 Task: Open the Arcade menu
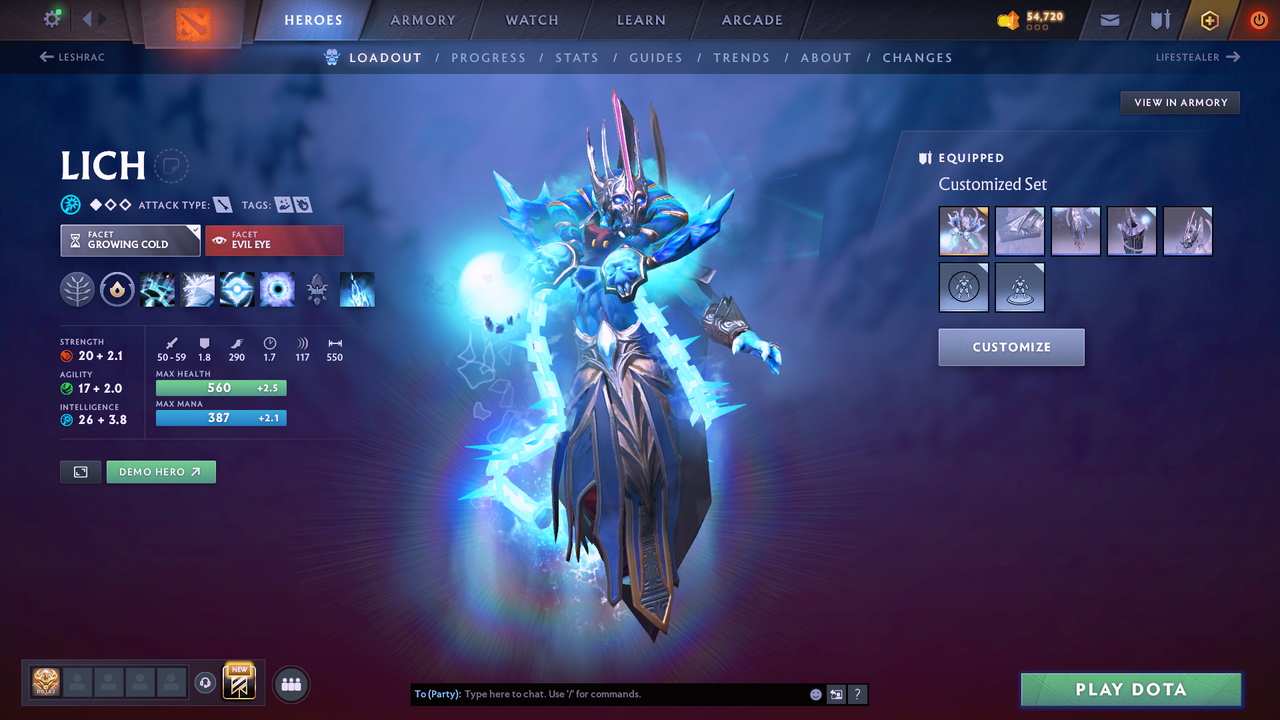coord(751,20)
